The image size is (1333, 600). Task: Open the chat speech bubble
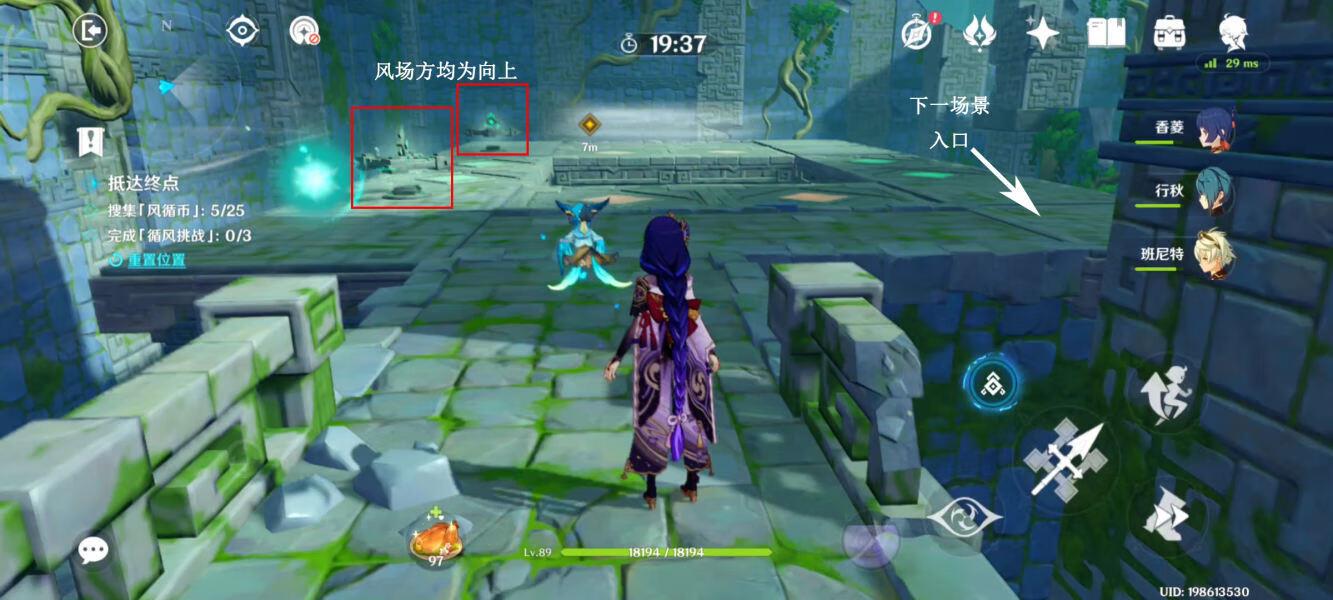[94, 549]
